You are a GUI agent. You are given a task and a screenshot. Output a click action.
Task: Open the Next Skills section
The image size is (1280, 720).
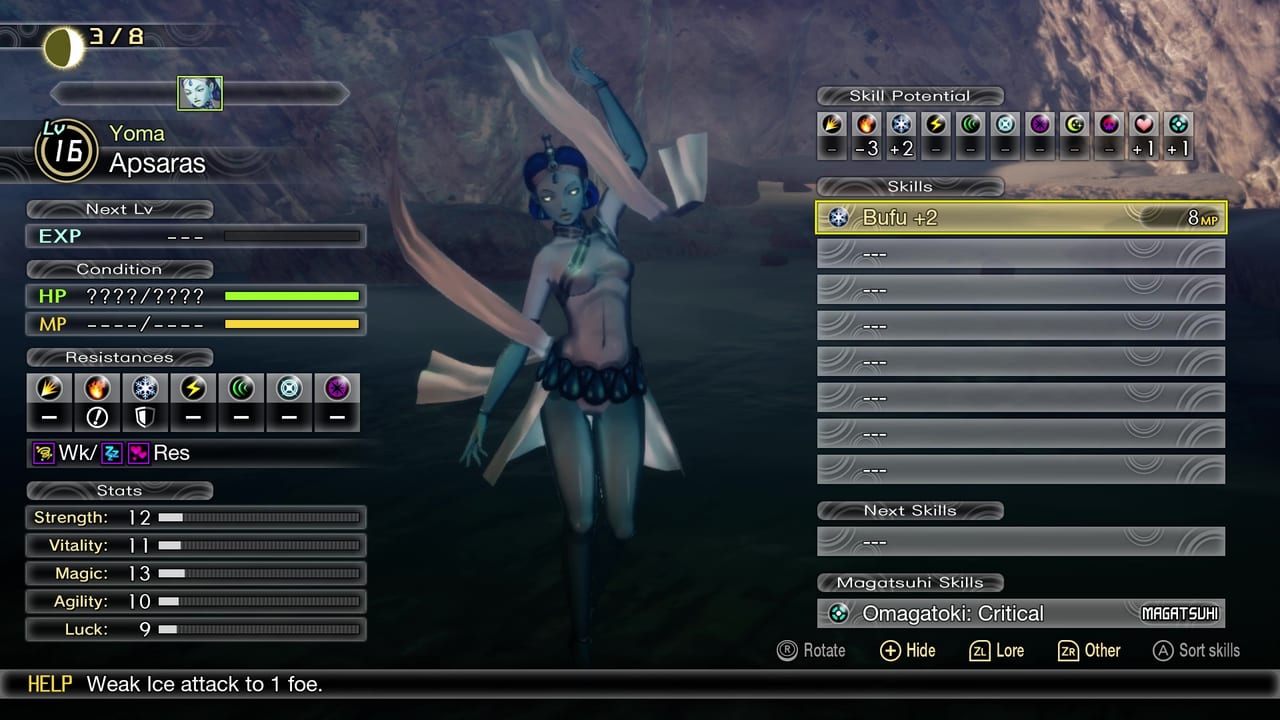tap(910, 510)
